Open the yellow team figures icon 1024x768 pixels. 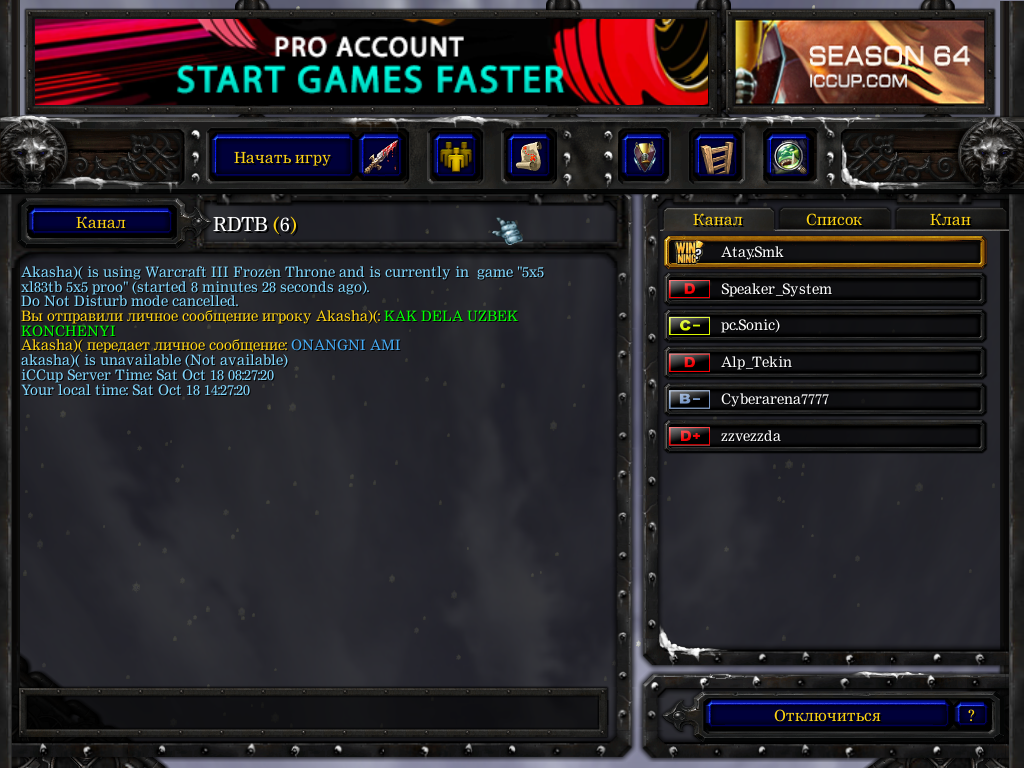click(456, 157)
